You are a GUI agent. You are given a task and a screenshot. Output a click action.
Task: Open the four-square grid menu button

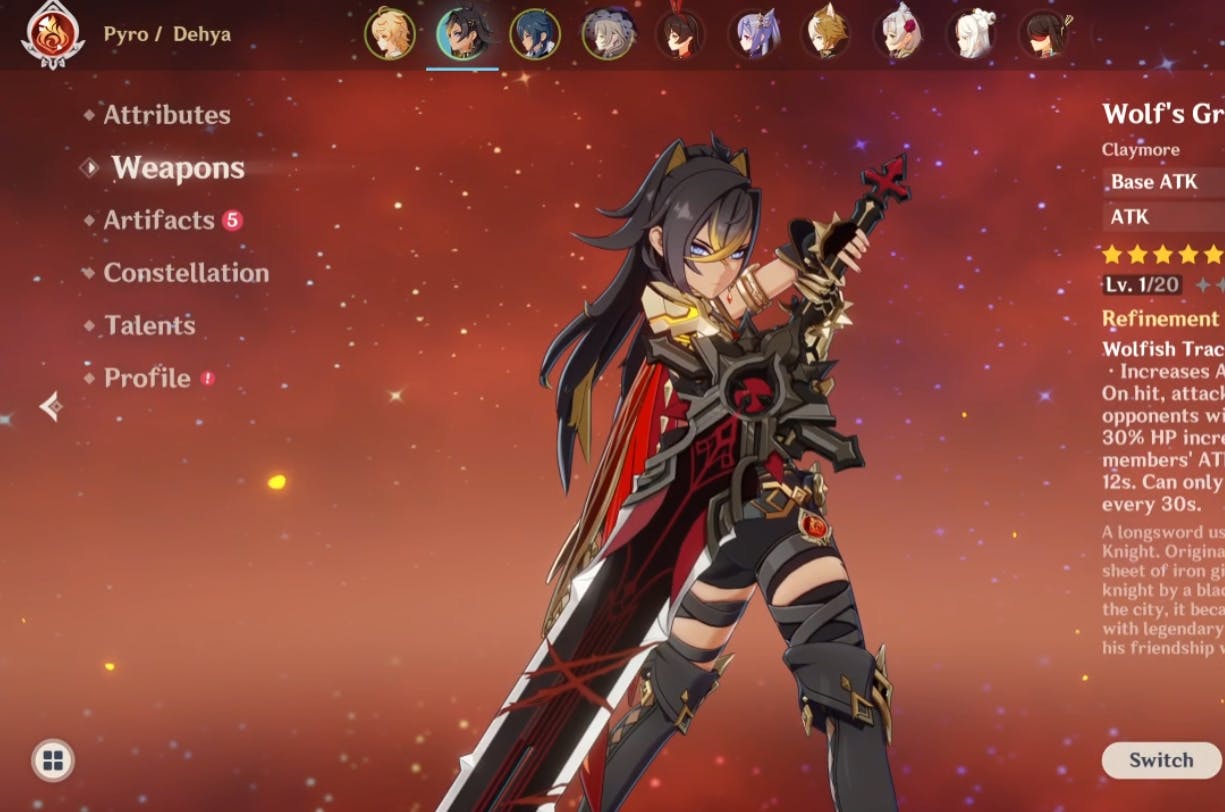click(53, 761)
